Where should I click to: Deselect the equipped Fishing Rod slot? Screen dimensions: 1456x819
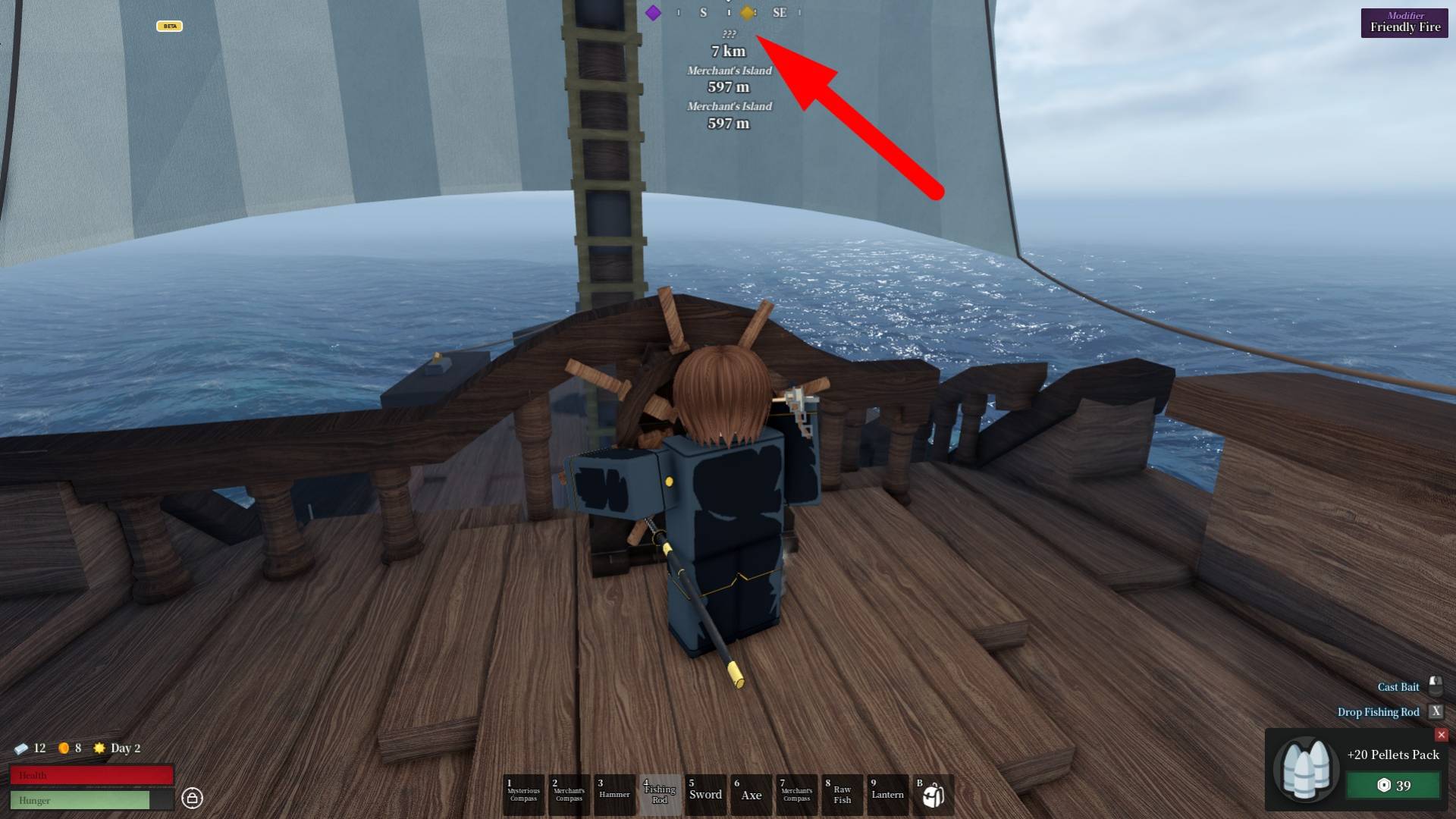pos(660,794)
